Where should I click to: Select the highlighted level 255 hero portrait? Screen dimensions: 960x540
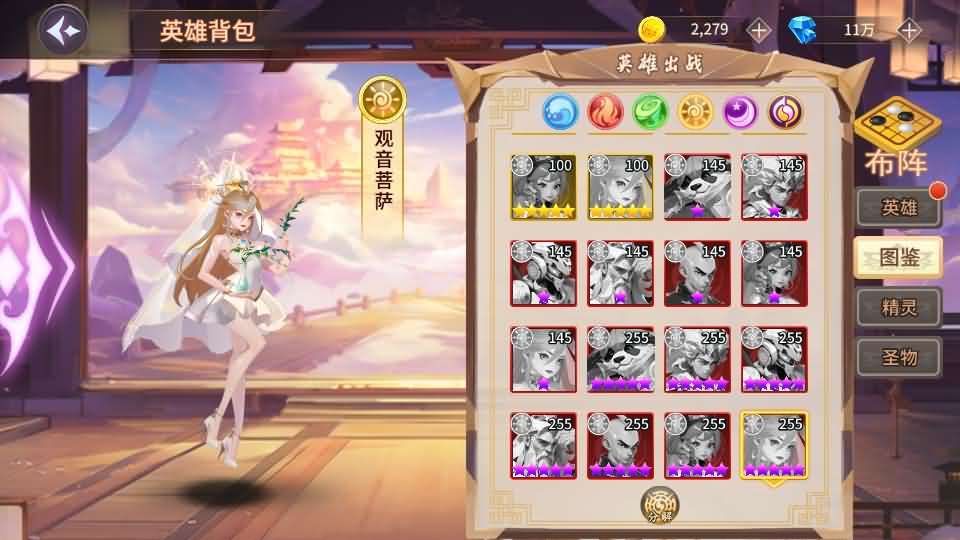pyautogui.click(x=774, y=446)
